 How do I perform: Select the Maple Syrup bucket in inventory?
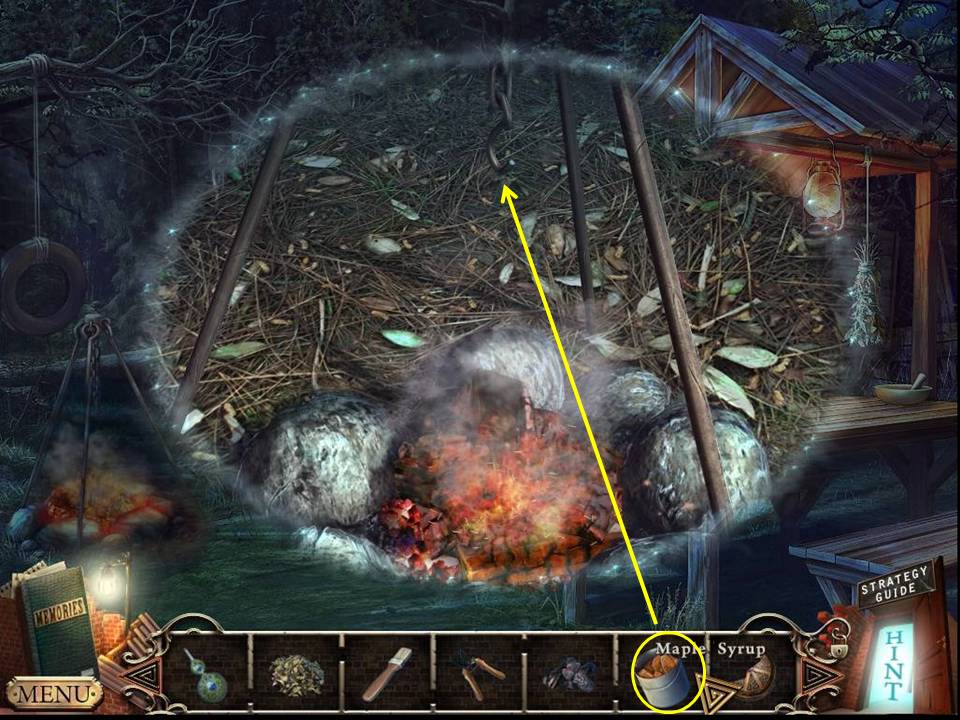(x=662, y=674)
